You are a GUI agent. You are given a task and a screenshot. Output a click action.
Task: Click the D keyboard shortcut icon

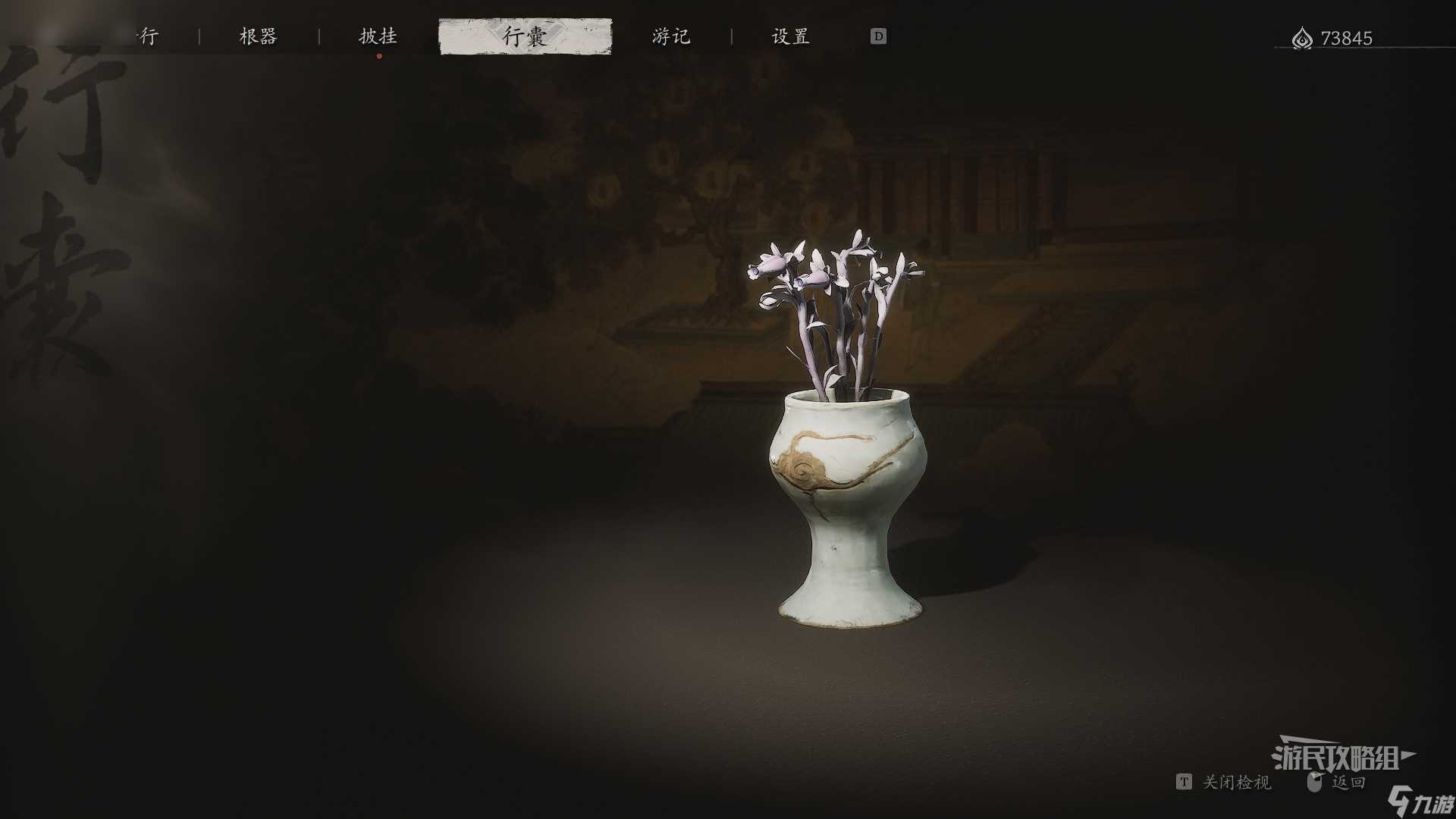click(878, 36)
